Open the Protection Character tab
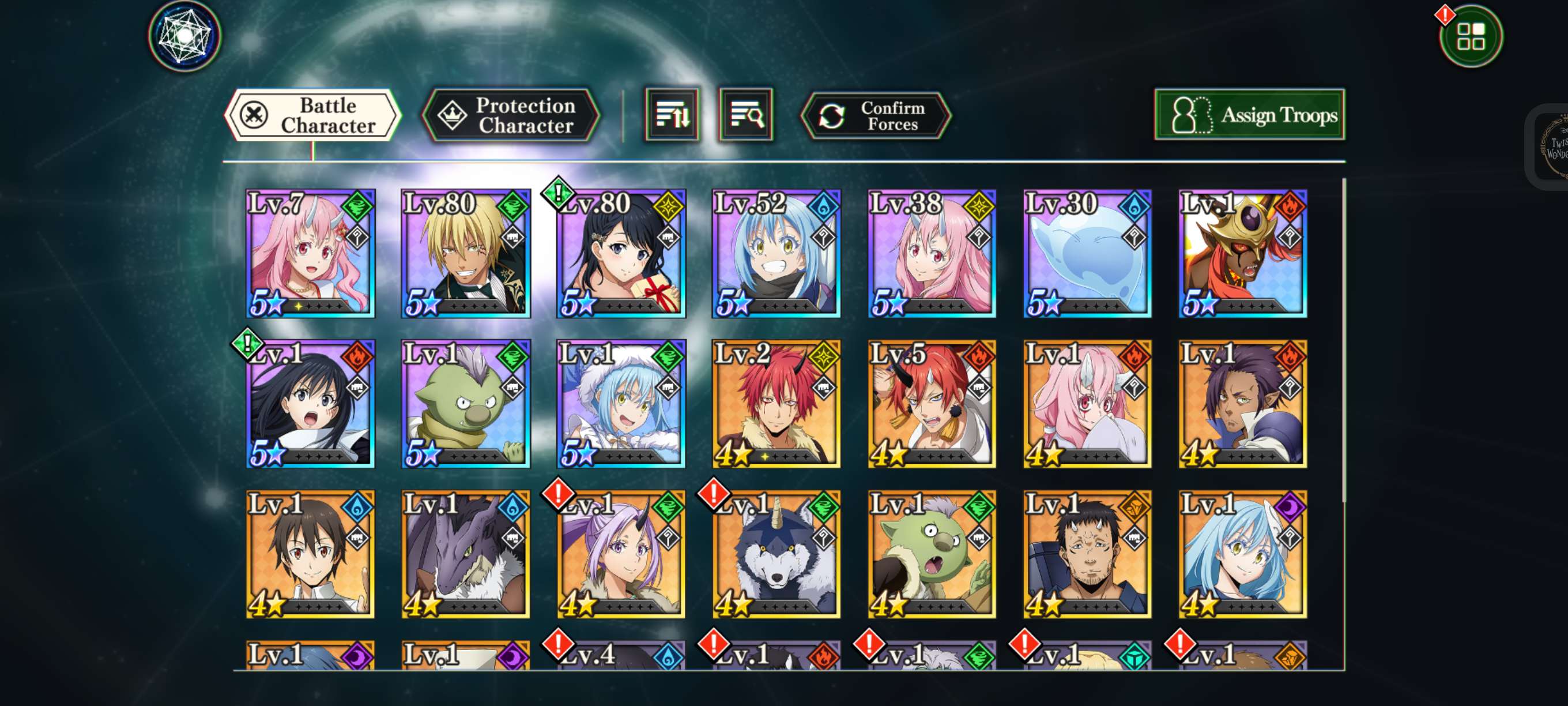The width and height of the screenshot is (1568, 706). (511, 115)
